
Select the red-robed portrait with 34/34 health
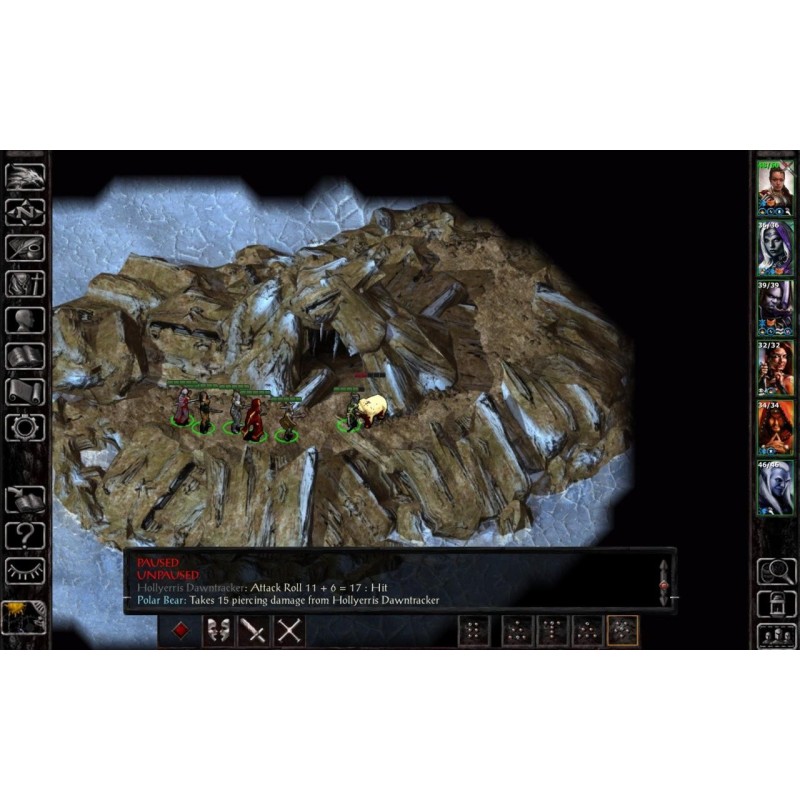[775, 428]
